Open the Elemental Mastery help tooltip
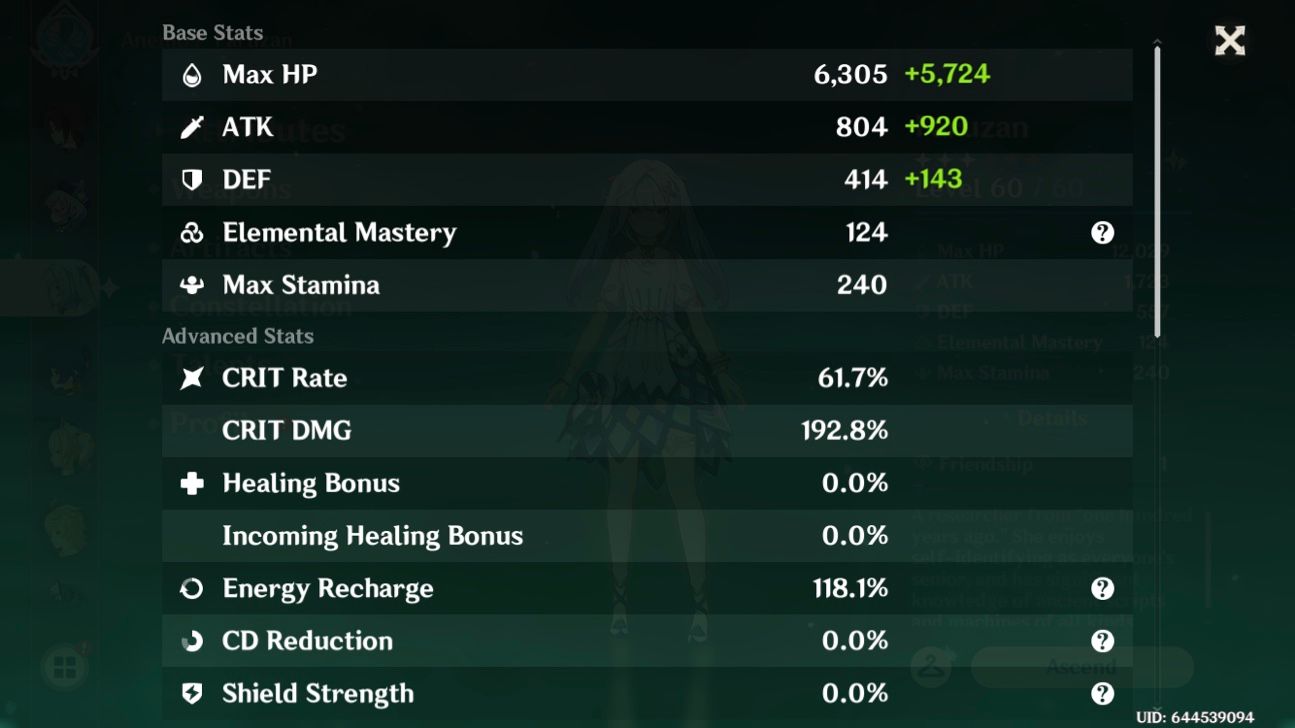The width and height of the screenshot is (1295, 728). point(1103,232)
